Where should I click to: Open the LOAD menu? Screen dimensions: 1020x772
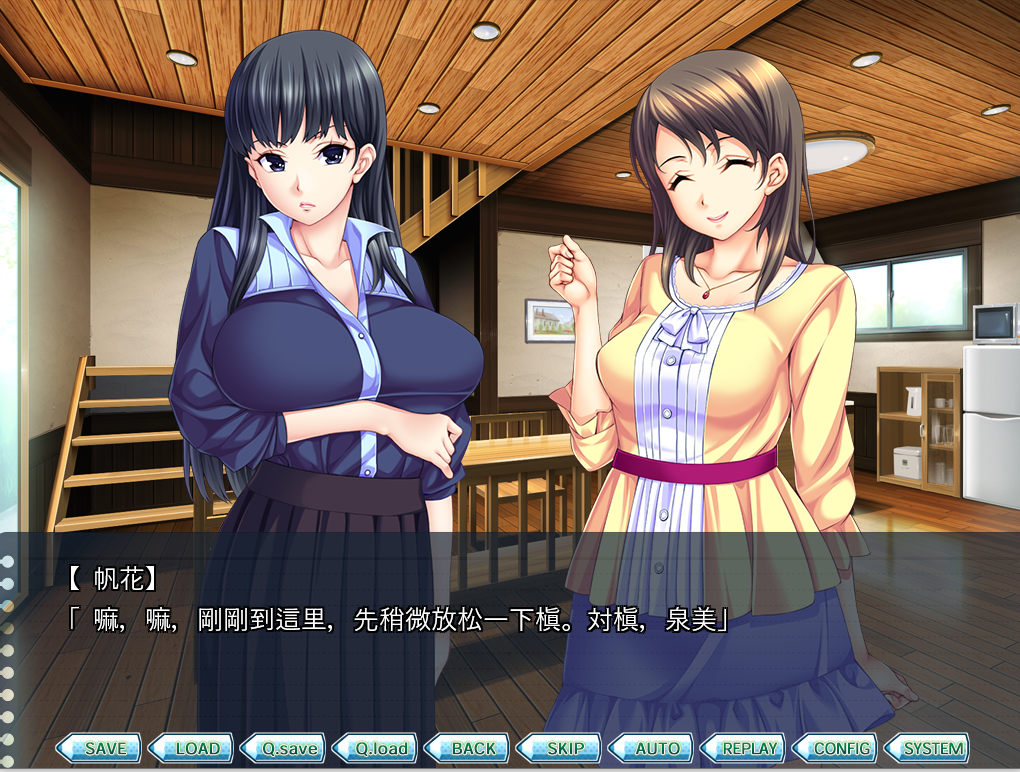(191, 748)
